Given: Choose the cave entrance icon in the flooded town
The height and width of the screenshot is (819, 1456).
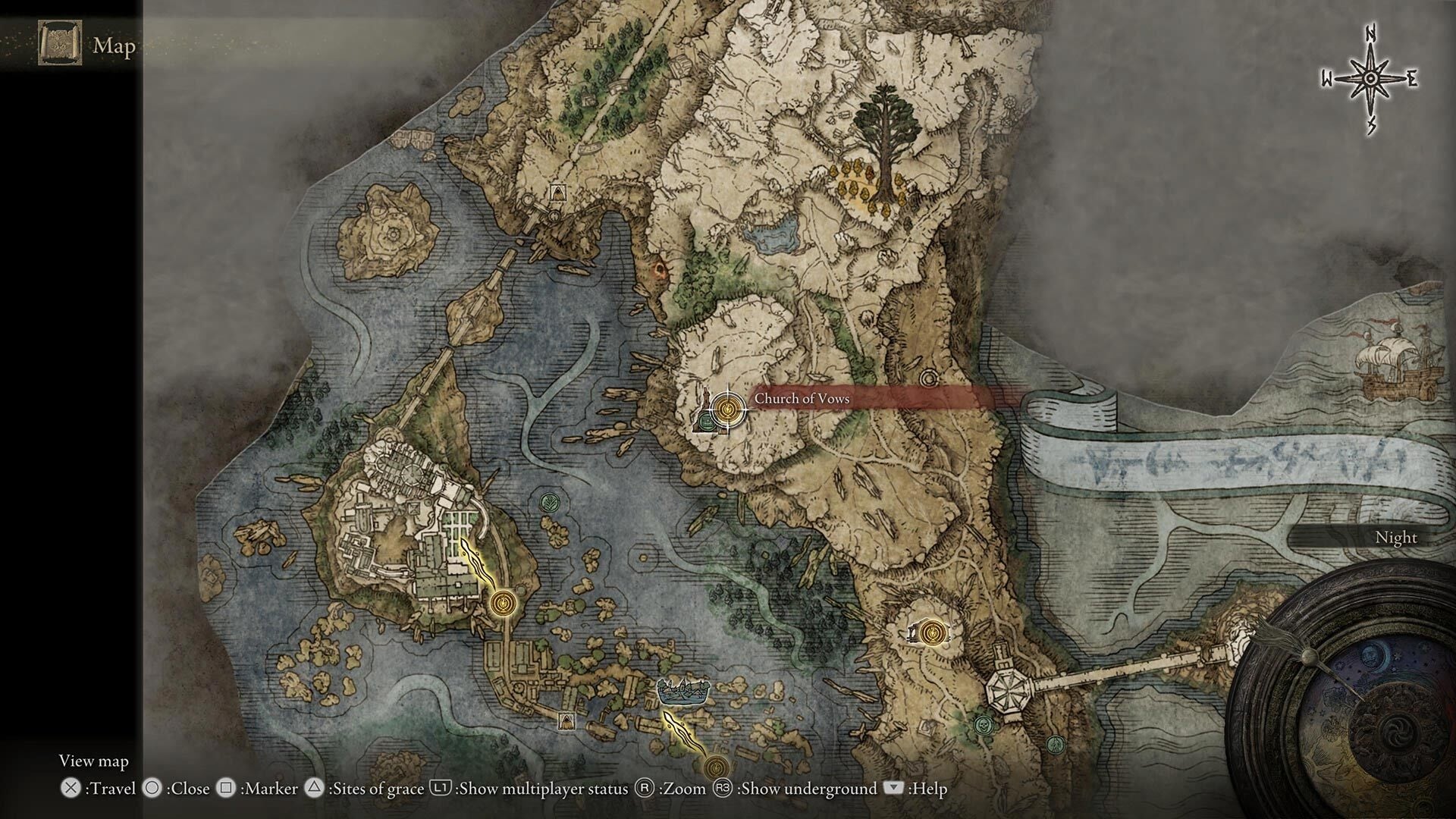Looking at the screenshot, I should (x=566, y=721).
